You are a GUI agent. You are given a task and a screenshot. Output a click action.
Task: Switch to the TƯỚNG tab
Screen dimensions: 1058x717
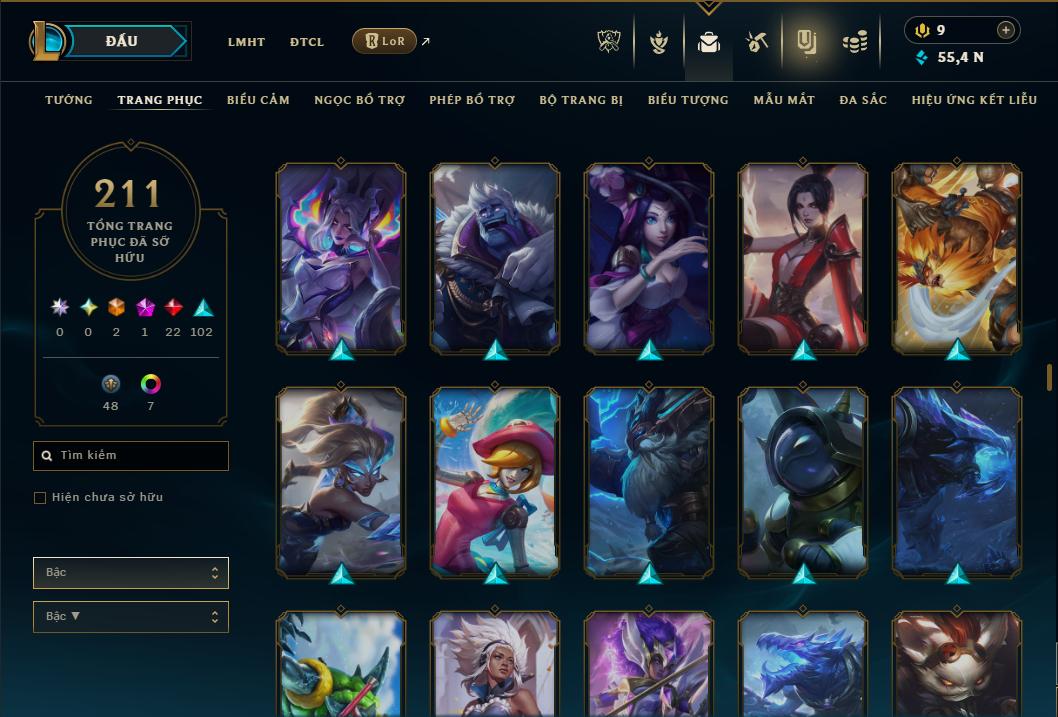[69, 100]
